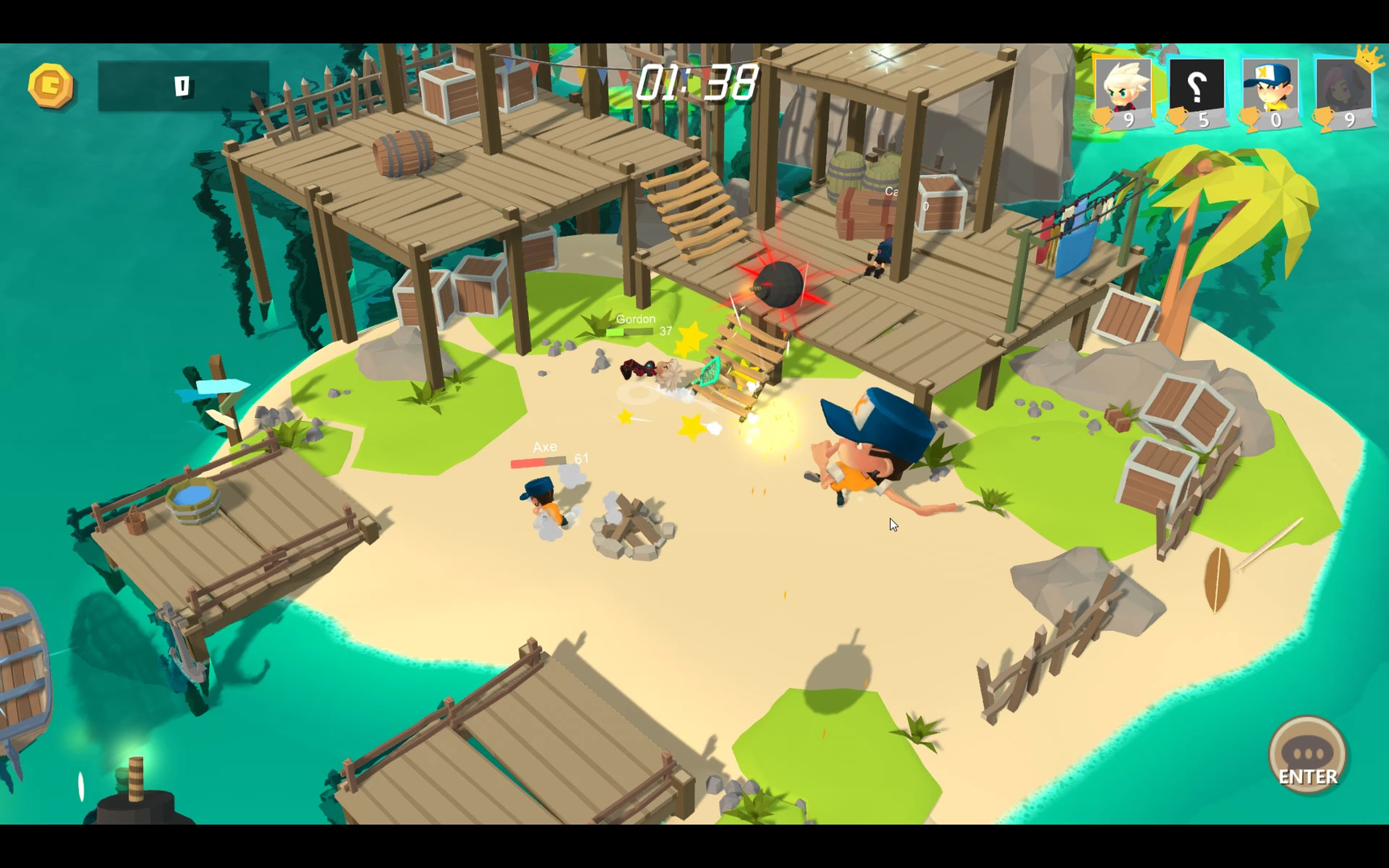This screenshot has height=868, width=1389.
Task: Open the chat bubble icon above ENTER
Action: 1306,752
